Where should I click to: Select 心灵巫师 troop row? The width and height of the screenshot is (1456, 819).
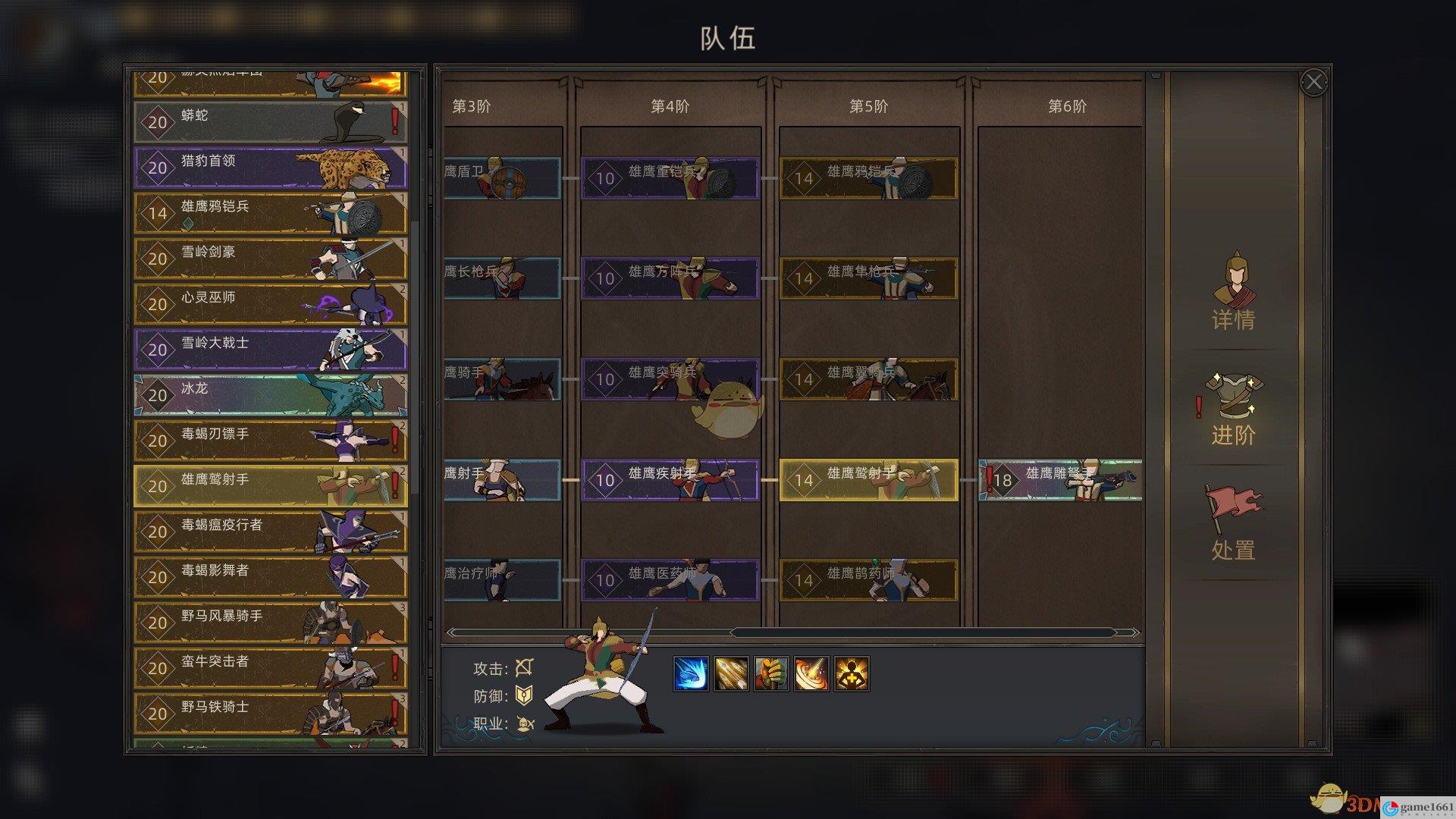pos(270,304)
